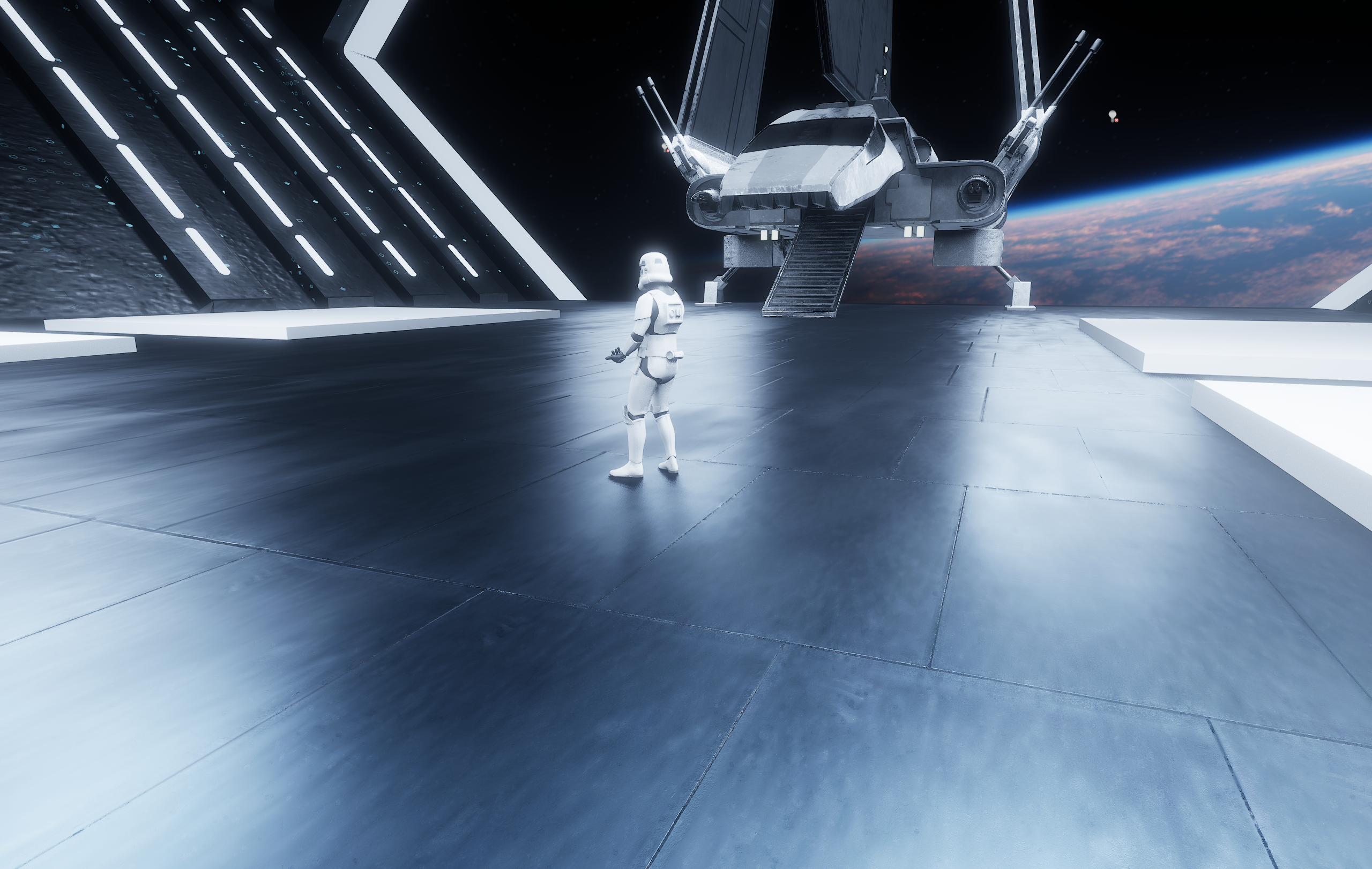Select the light bulb gizmo in open space

[1112, 116]
